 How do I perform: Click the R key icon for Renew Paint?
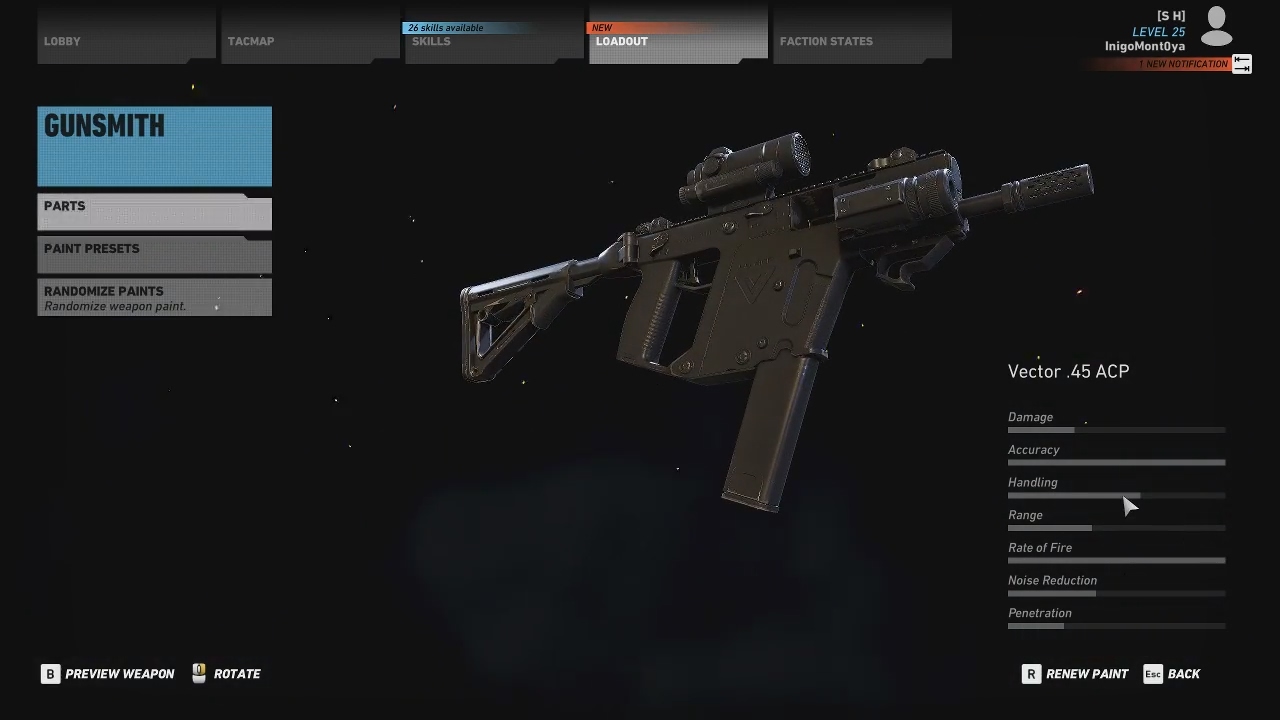1031,674
